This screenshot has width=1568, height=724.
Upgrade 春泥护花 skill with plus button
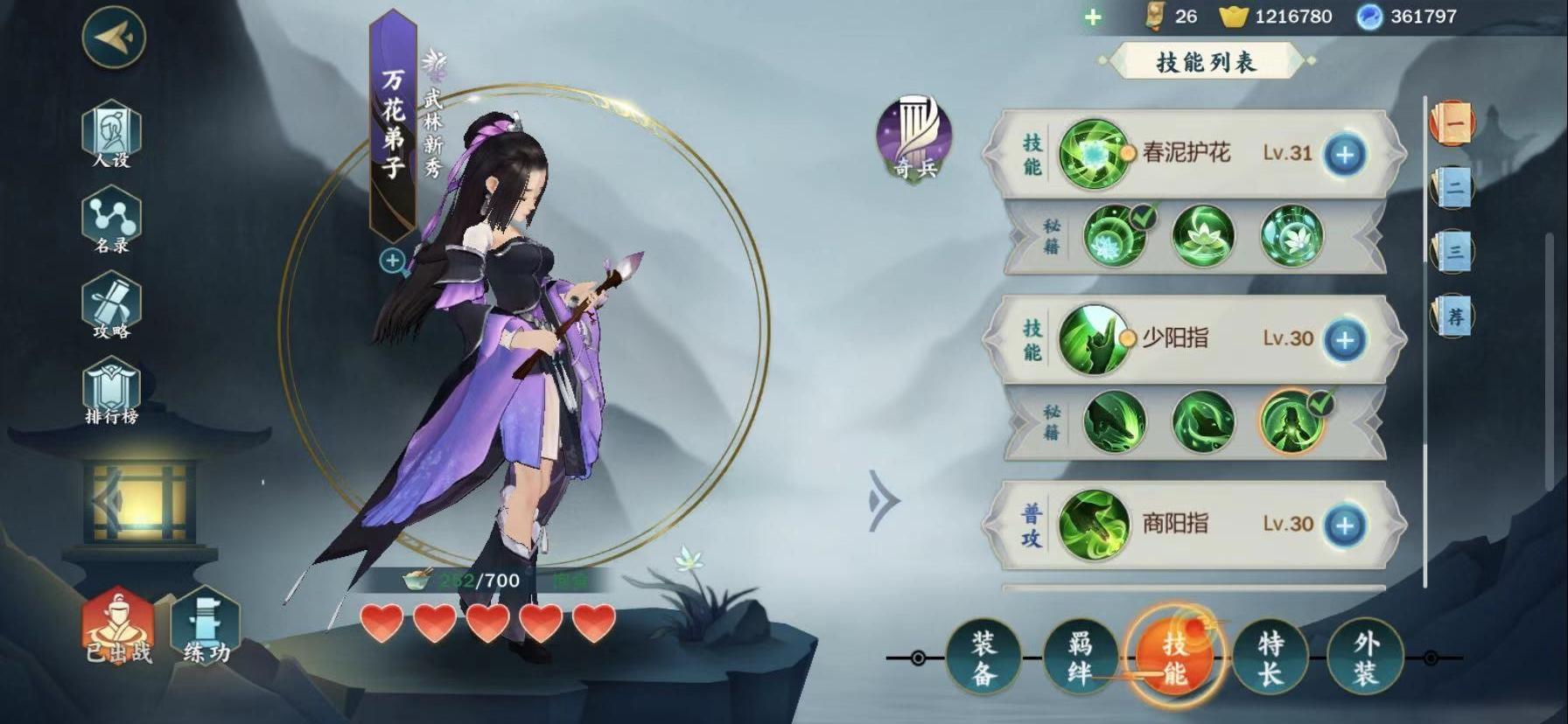click(x=1344, y=155)
